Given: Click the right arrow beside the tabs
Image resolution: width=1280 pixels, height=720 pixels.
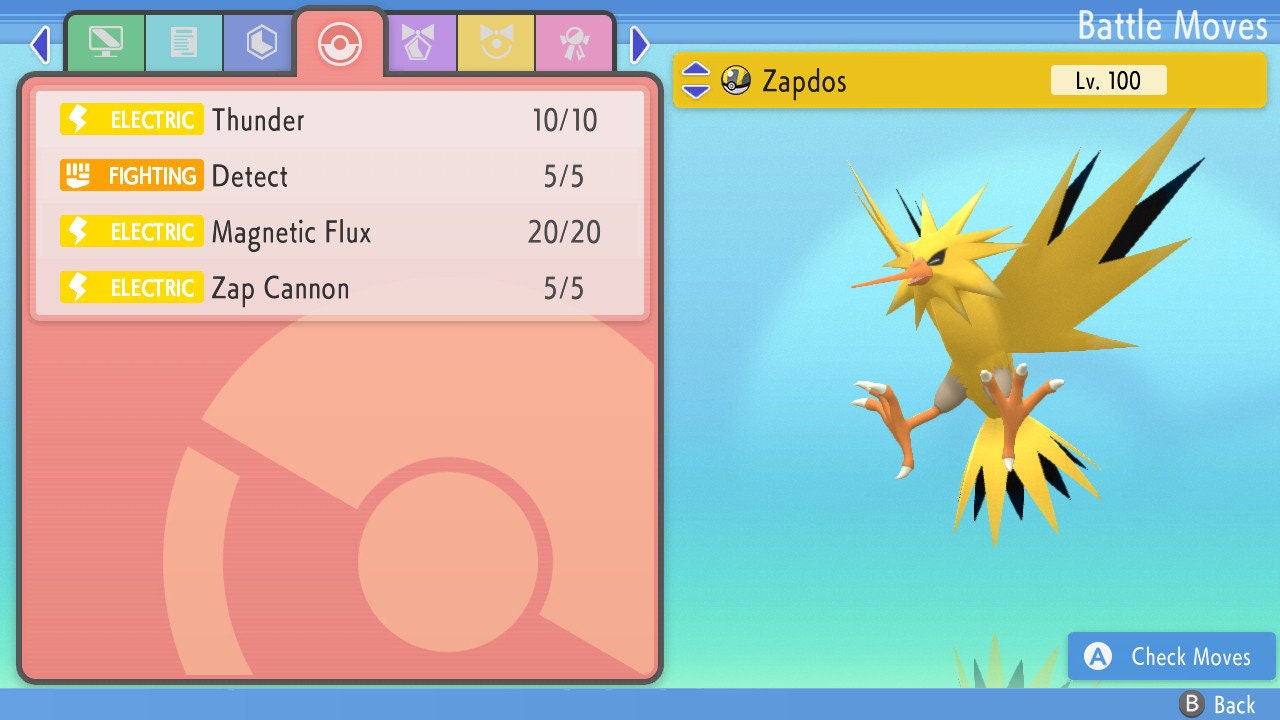Looking at the screenshot, I should pos(640,44).
